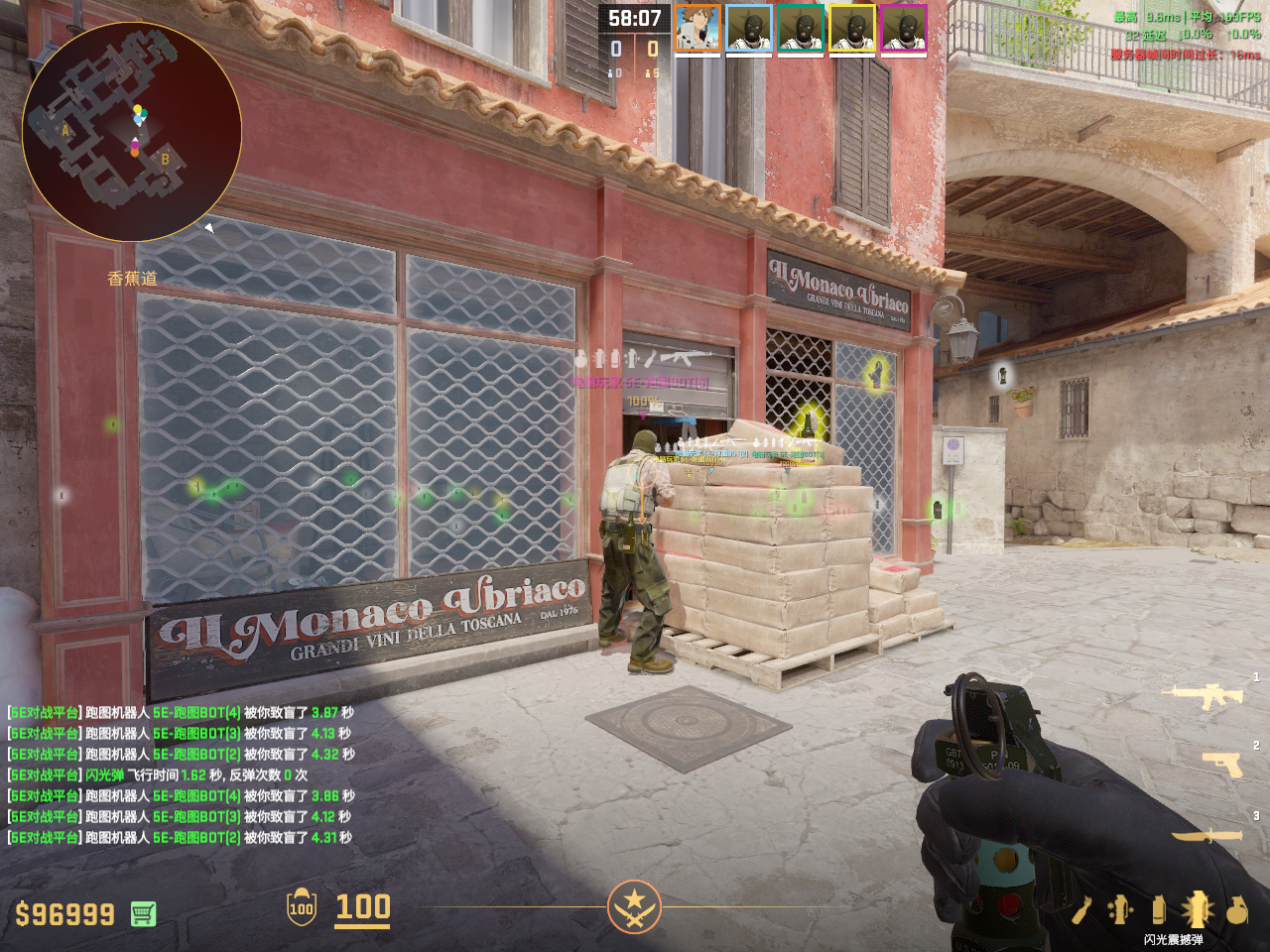The width and height of the screenshot is (1270, 952).
Task: Open the buy menu cart icon
Action: tap(143, 913)
